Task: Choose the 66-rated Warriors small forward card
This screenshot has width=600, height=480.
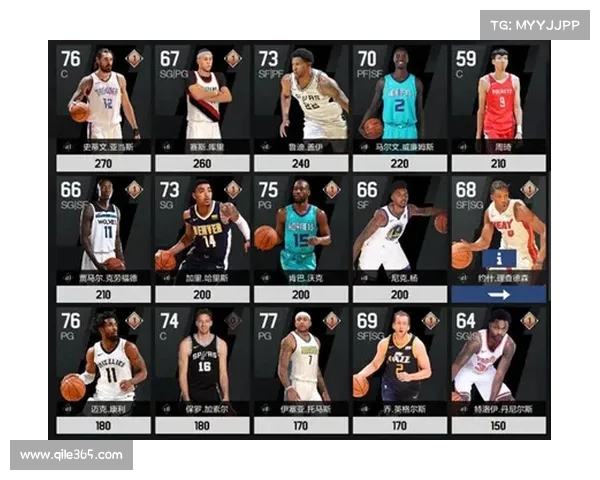Action: tap(400, 230)
